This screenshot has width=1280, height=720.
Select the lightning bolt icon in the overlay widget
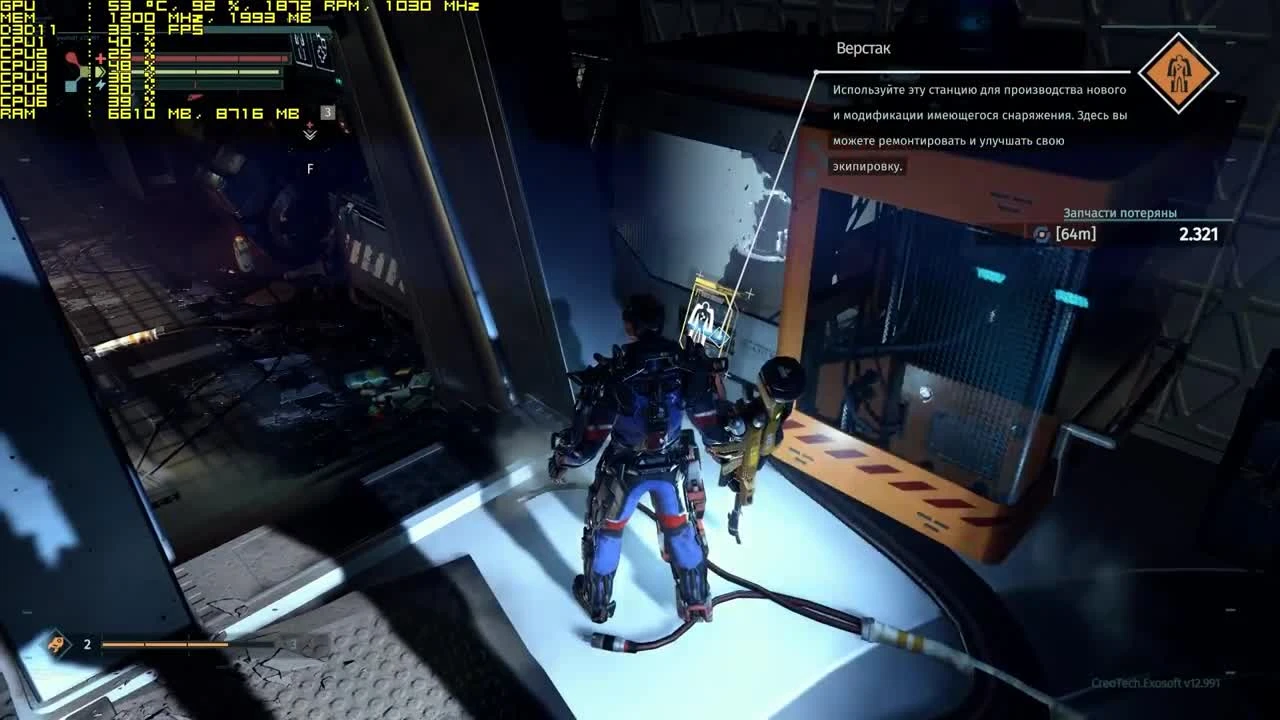pos(100,84)
